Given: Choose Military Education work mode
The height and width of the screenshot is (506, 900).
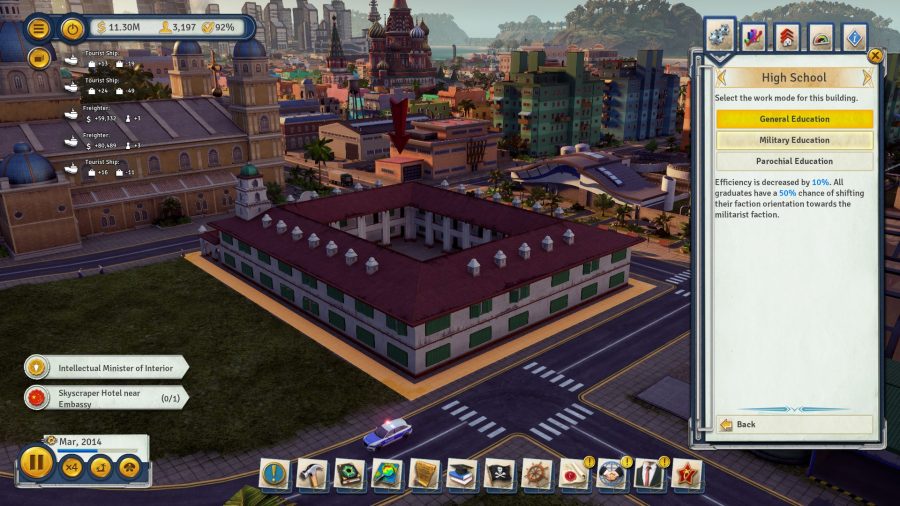Looking at the screenshot, I should click(794, 140).
